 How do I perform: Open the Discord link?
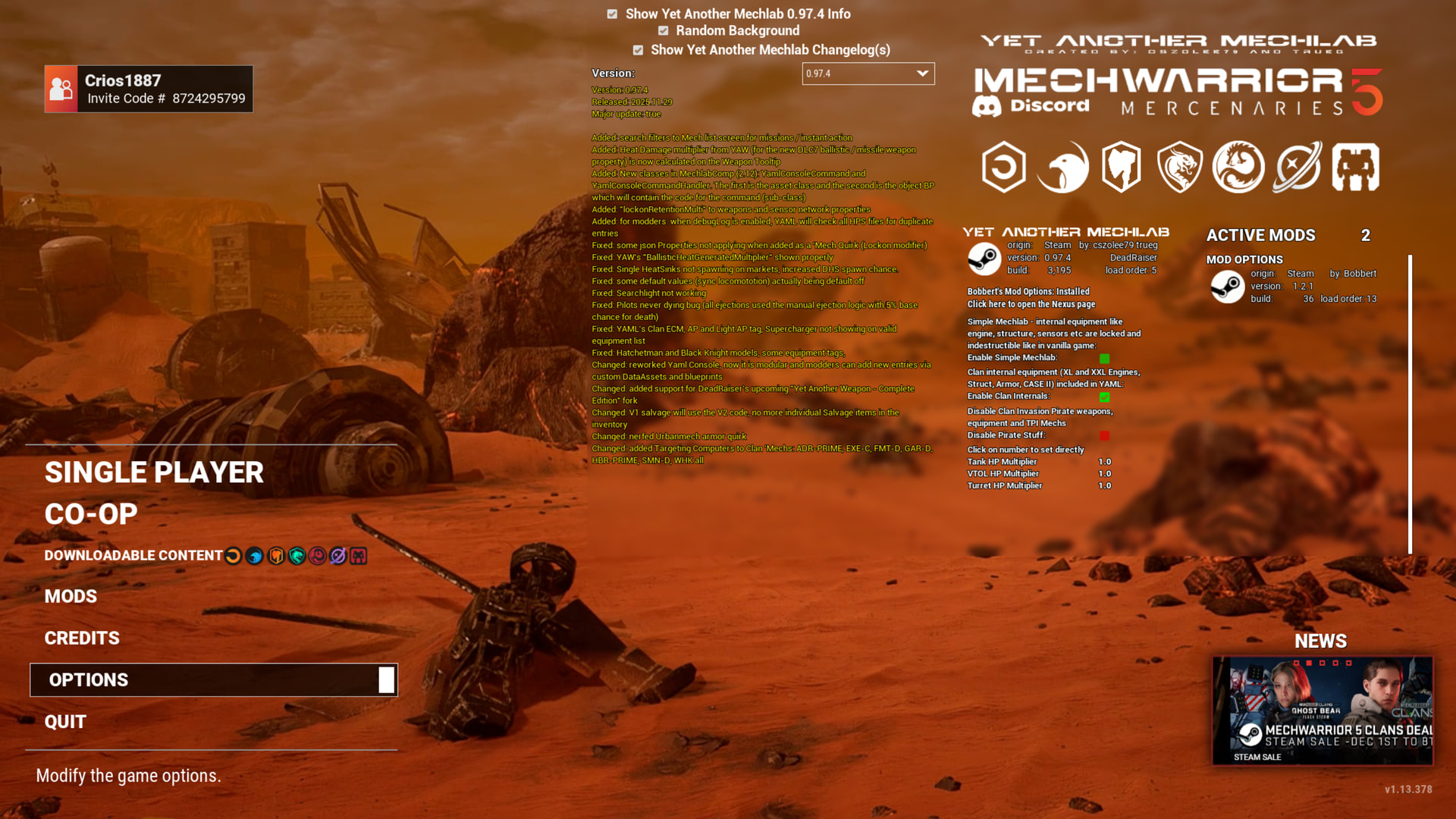(x=1031, y=106)
